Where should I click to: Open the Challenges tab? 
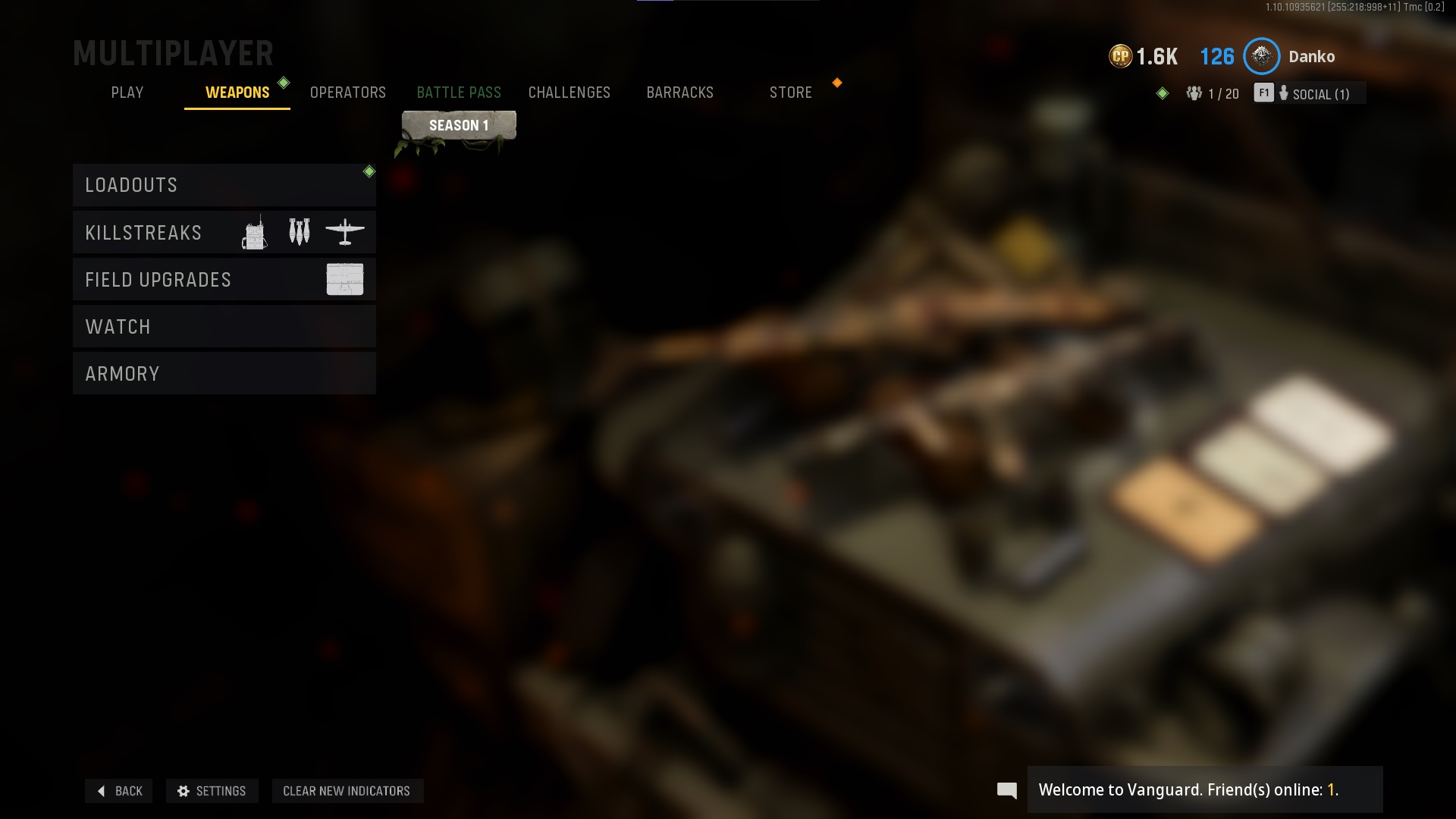pyautogui.click(x=569, y=93)
